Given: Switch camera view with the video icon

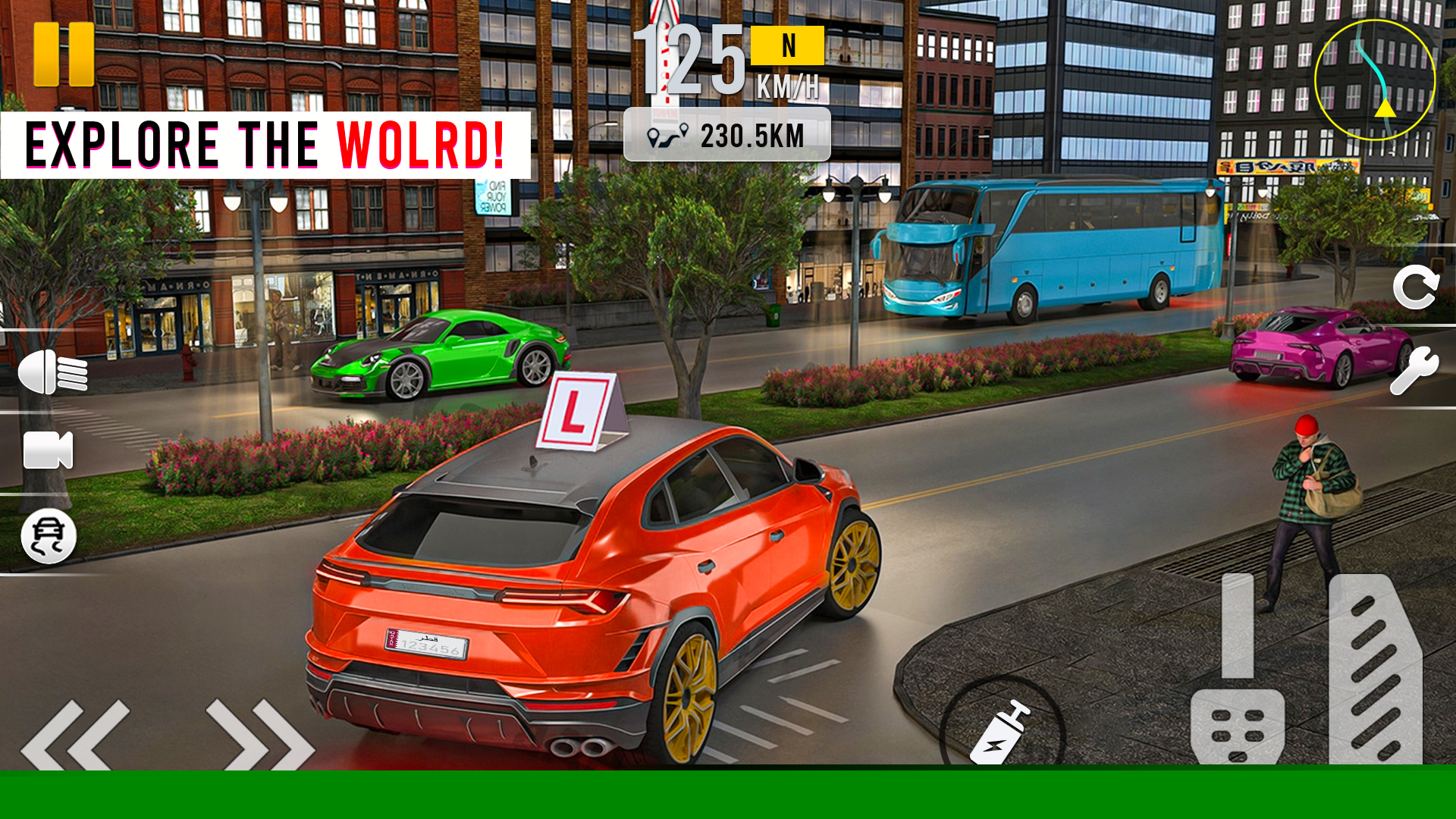Looking at the screenshot, I should pos(47,452).
